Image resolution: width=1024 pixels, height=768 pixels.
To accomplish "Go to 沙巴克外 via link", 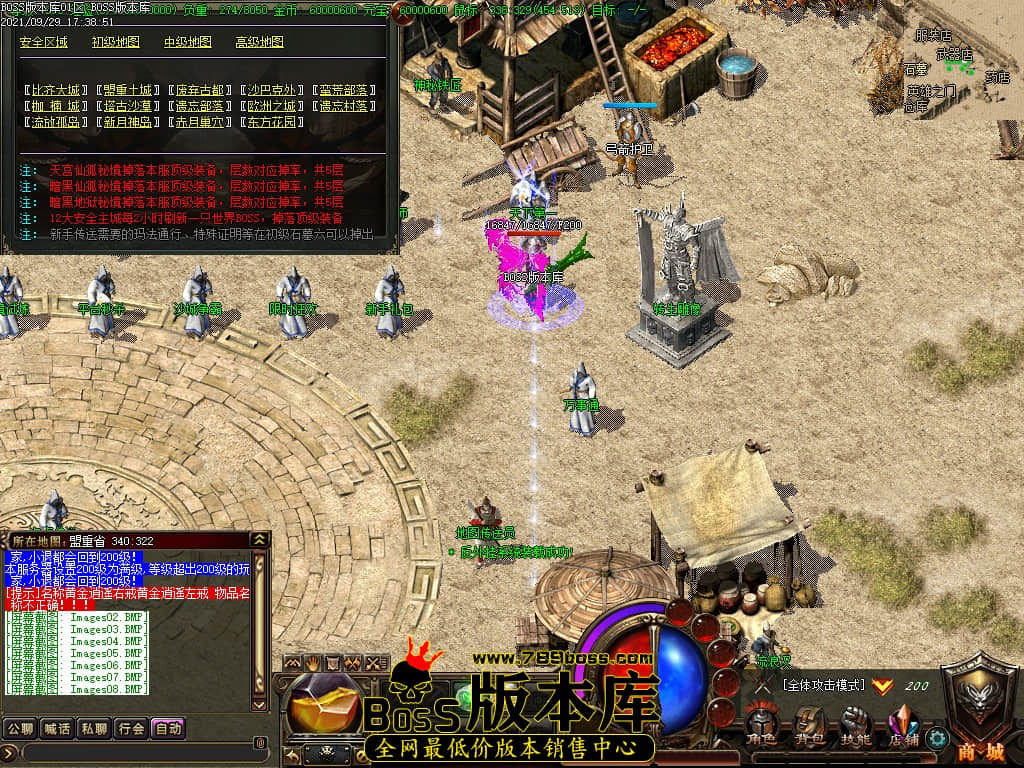I will pos(271,90).
